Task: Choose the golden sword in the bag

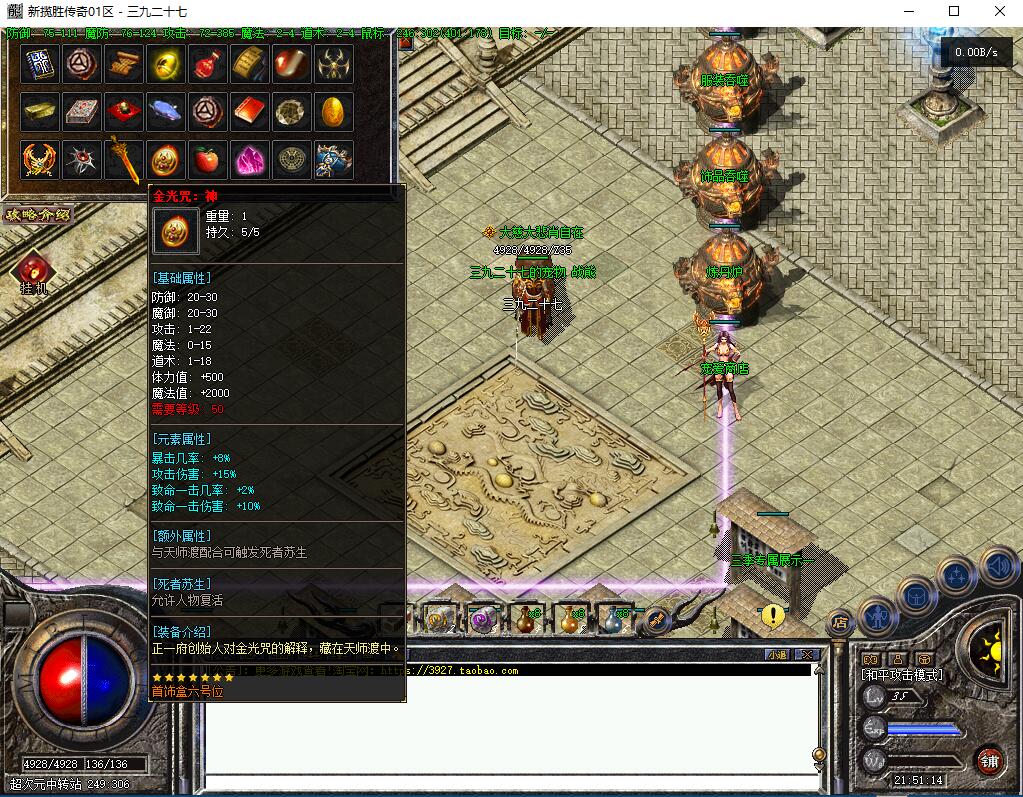Action: tap(124, 159)
